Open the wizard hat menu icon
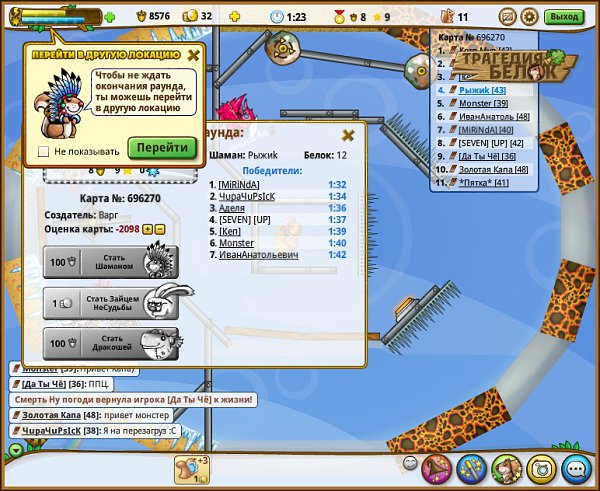 437,468
